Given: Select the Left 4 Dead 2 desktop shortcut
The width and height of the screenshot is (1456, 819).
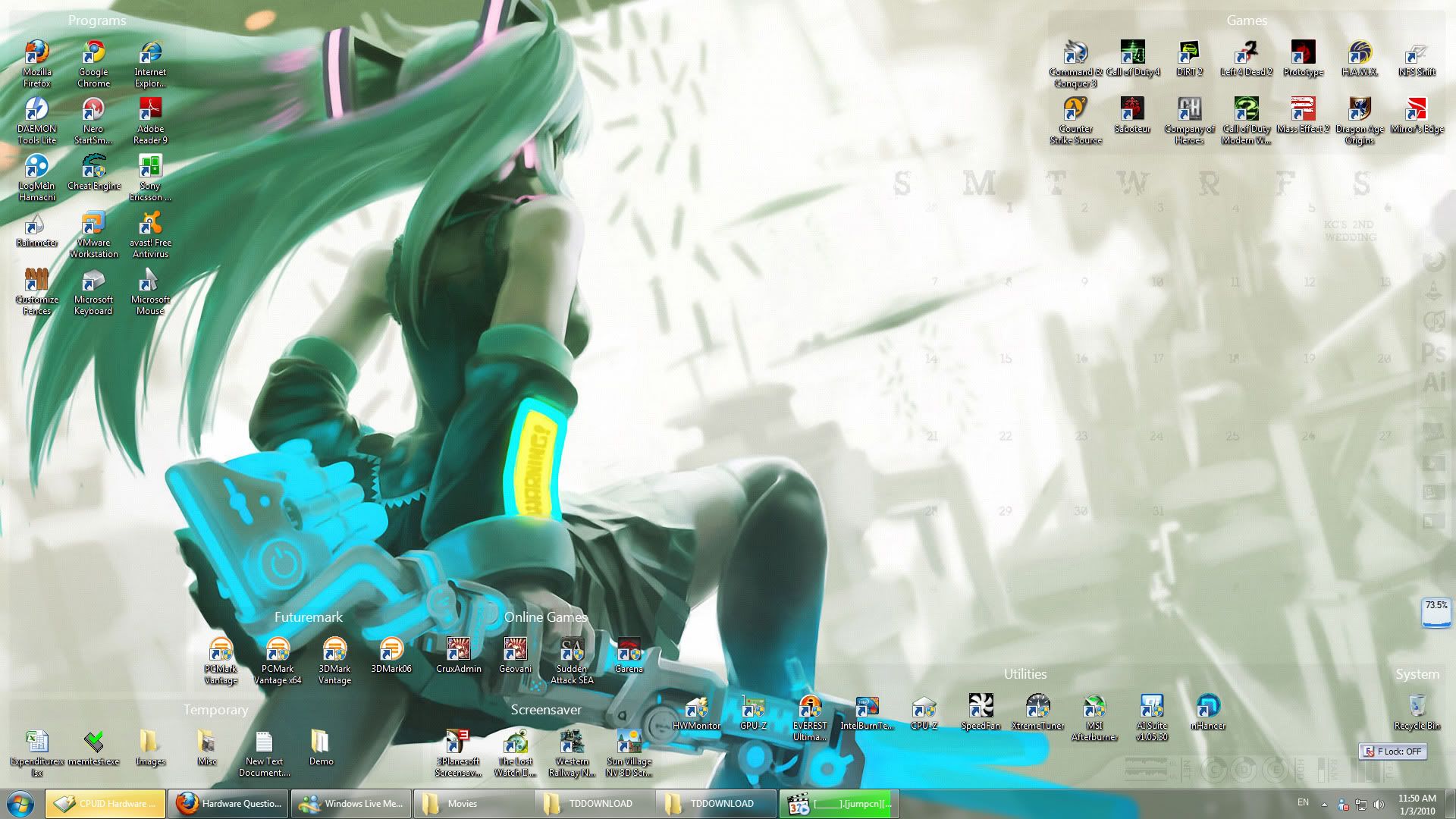Looking at the screenshot, I should (1246, 58).
